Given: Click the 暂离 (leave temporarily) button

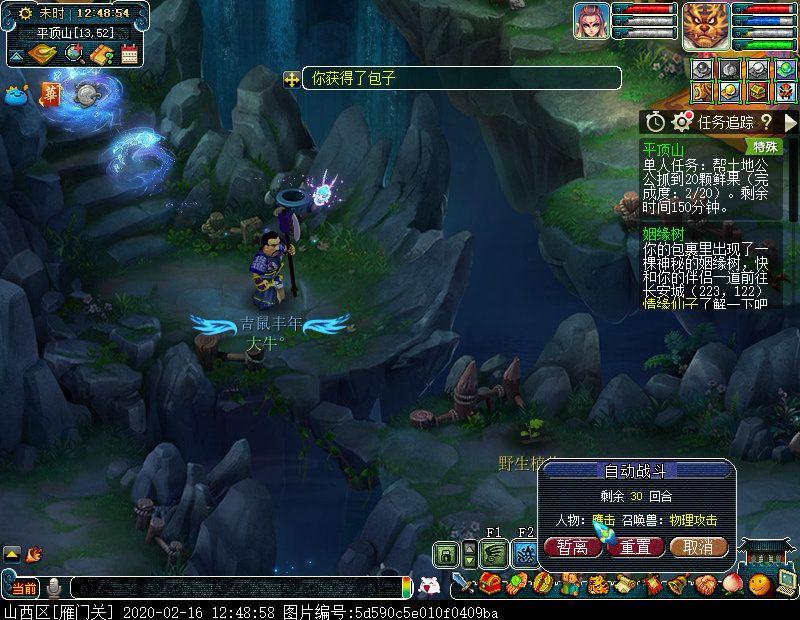Looking at the screenshot, I should click(x=573, y=547).
